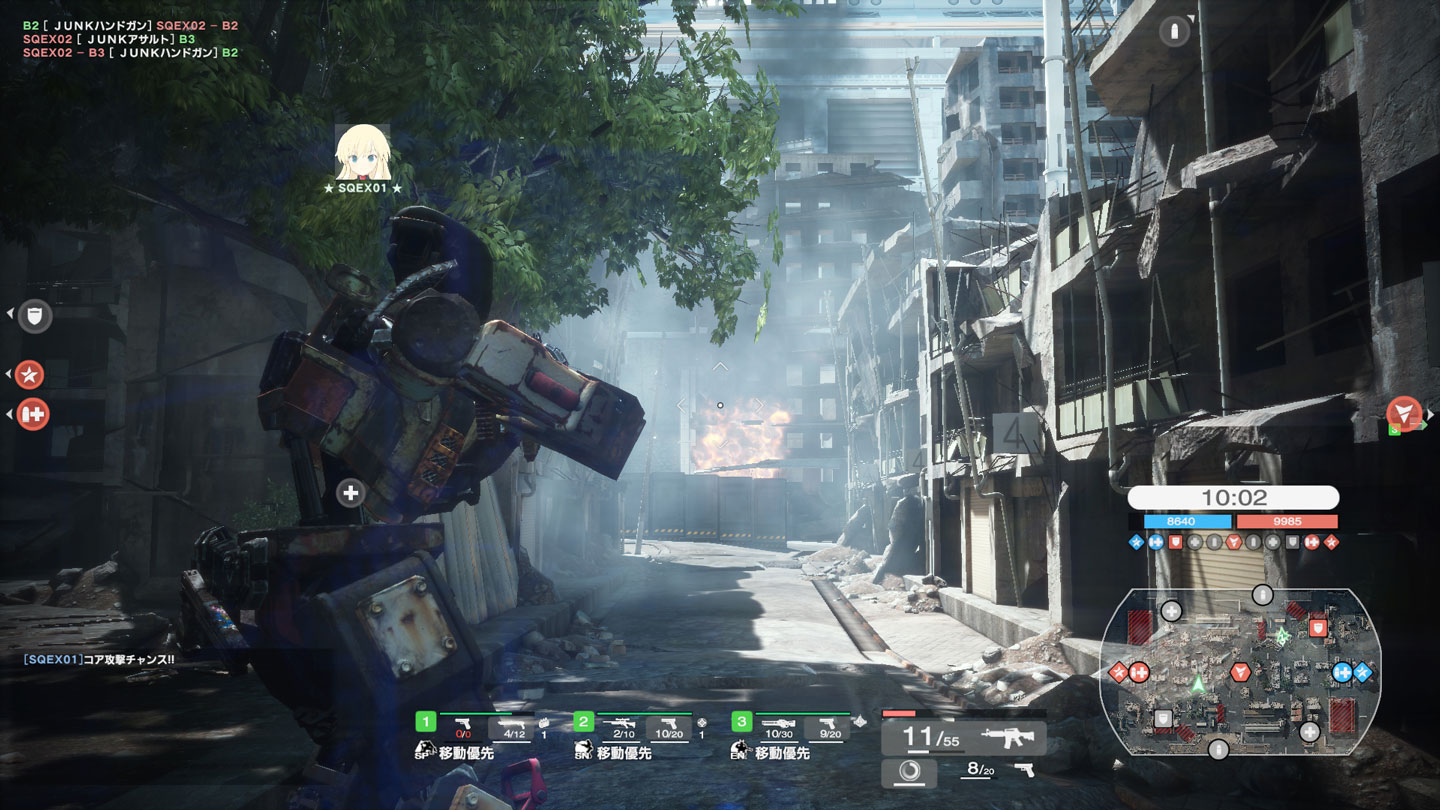Image resolution: width=1440 pixels, height=810 pixels.
Task: Click unit 2's sniper rifle slot
Action: coord(618,727)
